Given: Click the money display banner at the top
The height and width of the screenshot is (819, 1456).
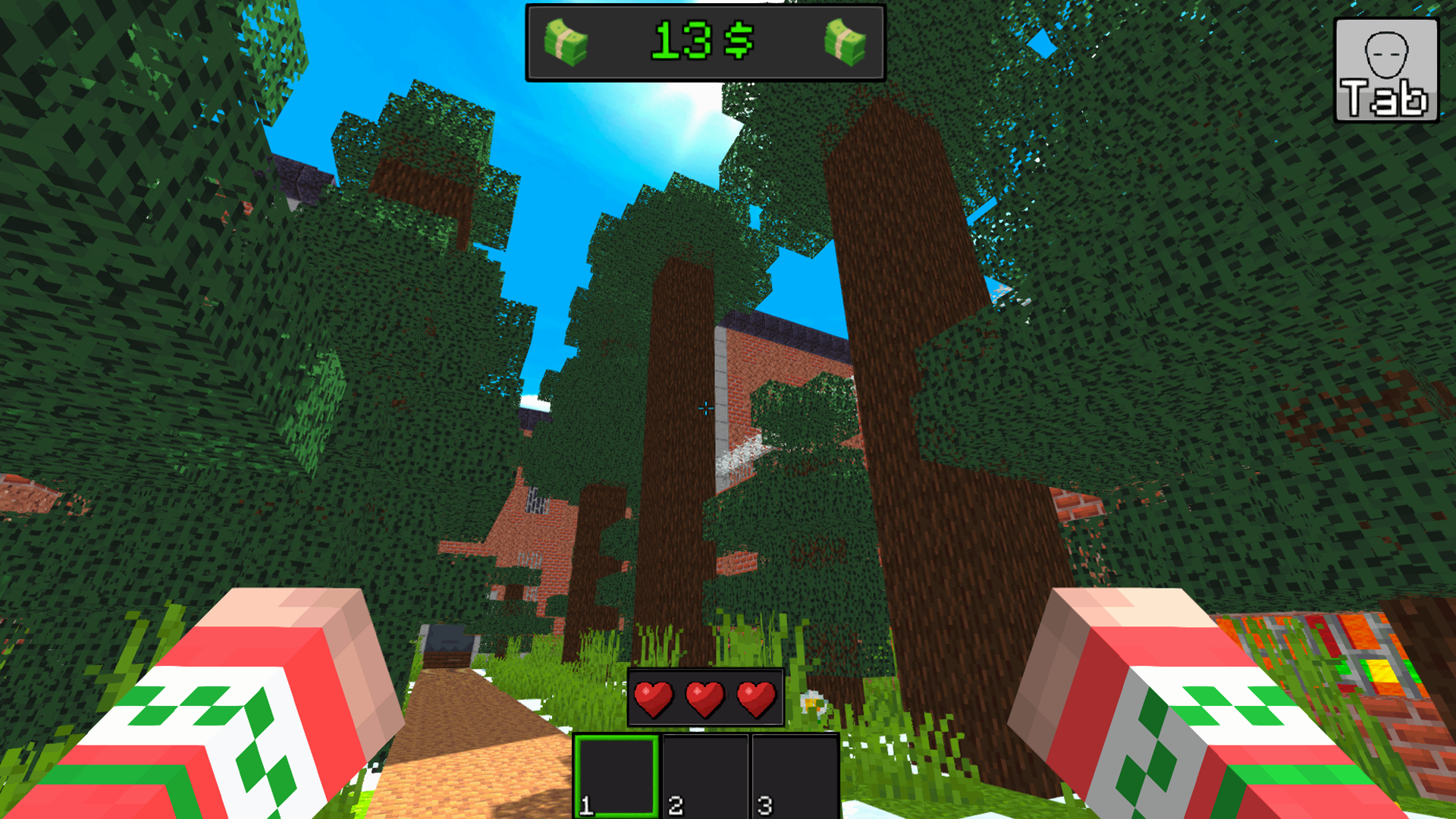Looking at the screenshot, I should coord(705,42).
